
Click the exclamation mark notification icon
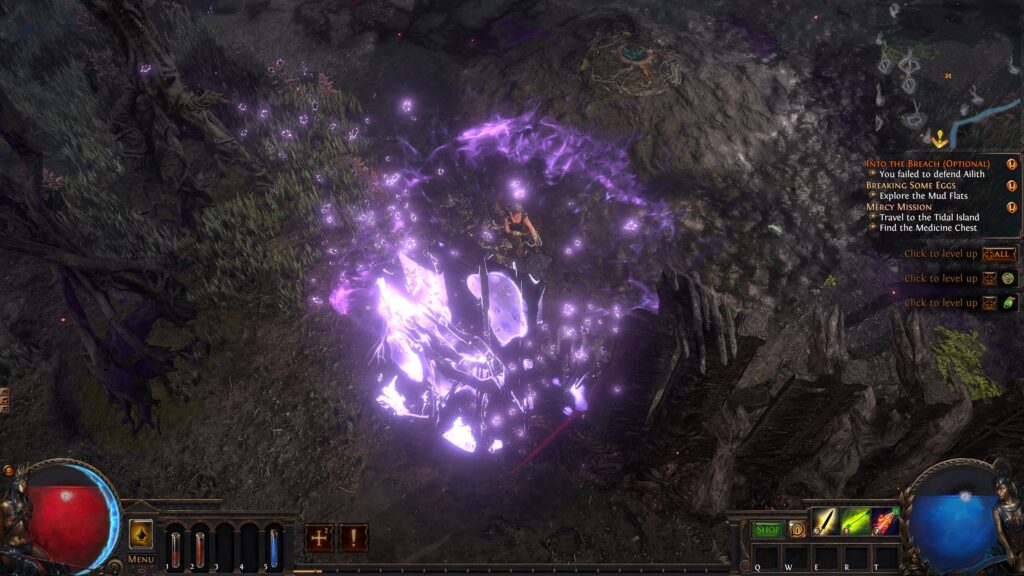[353, 537]
